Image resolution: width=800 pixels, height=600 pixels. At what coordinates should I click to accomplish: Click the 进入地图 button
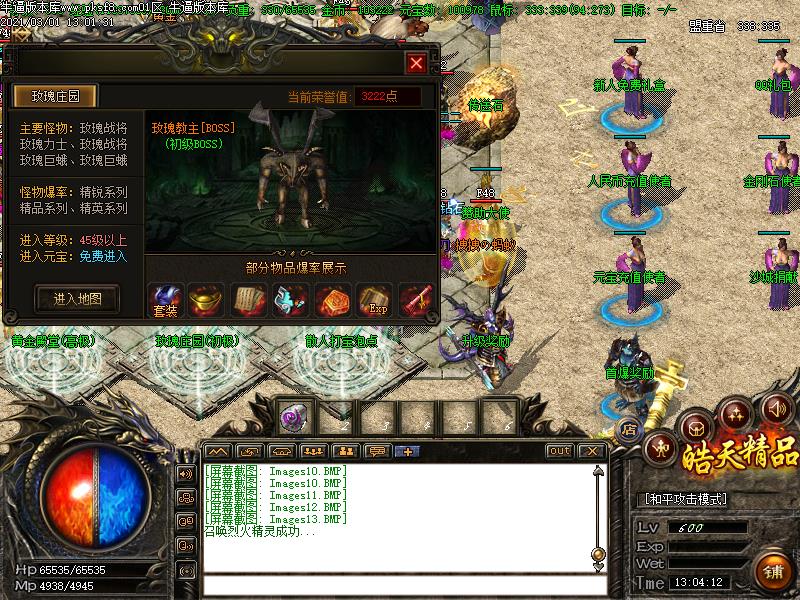coord(77,298)
